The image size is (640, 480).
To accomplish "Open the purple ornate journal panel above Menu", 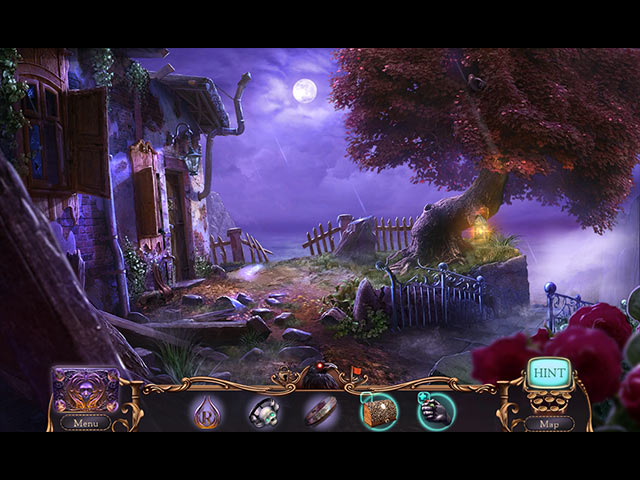I will tap(85, 389).
